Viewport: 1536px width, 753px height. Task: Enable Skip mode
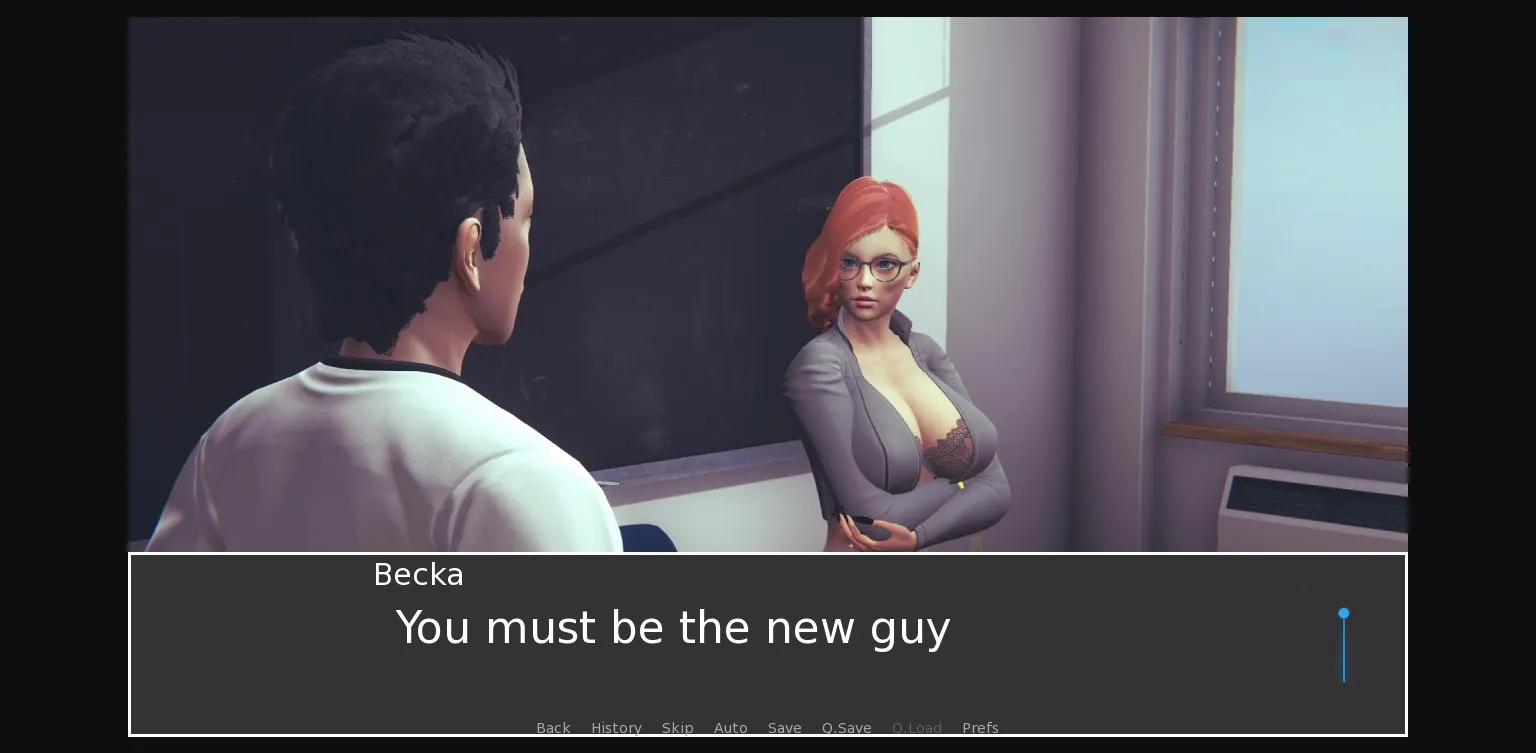(x=677, y=728)
